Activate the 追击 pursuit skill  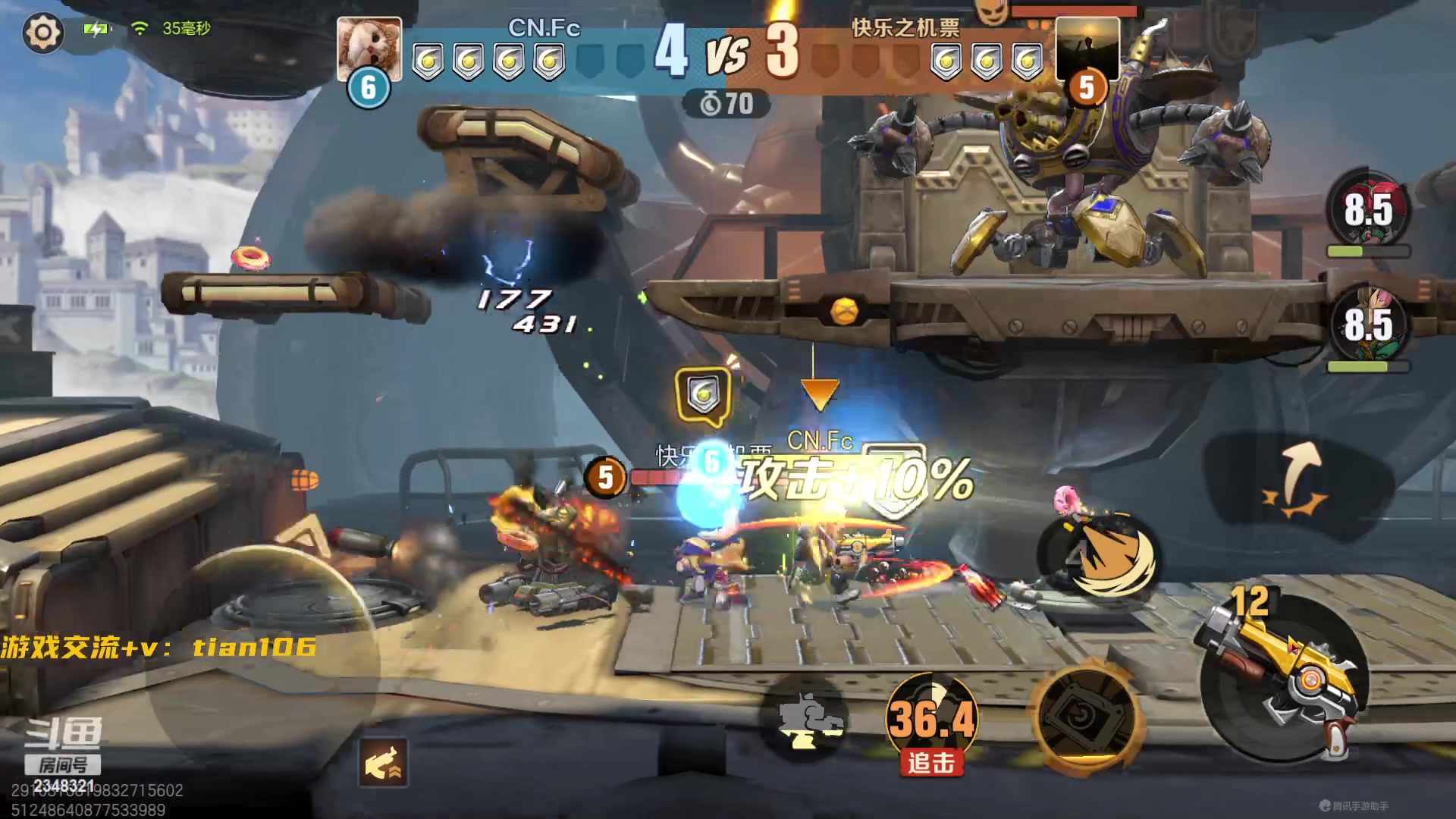coord(931,722)
